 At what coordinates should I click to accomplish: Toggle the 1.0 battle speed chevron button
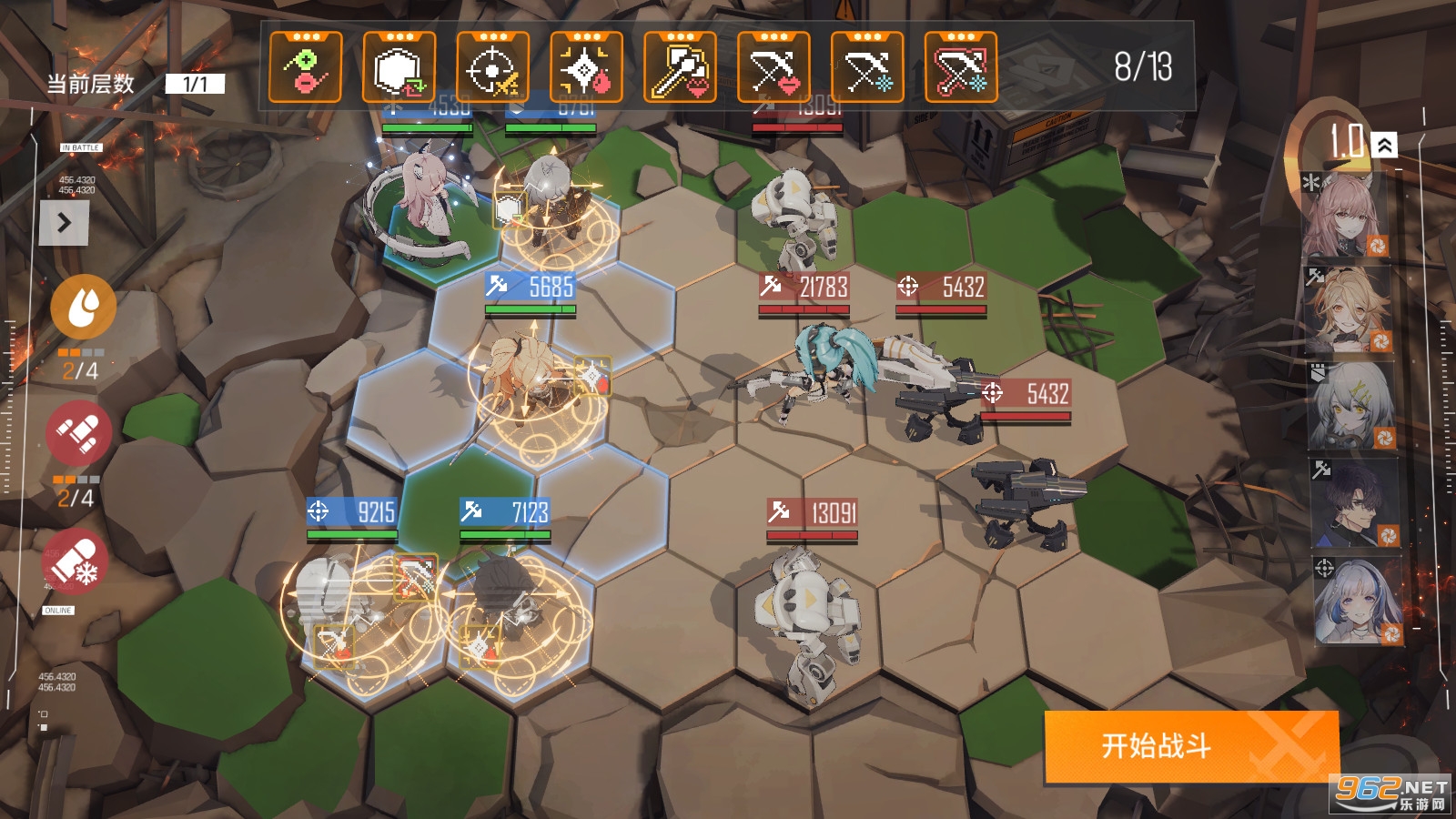1384,145
